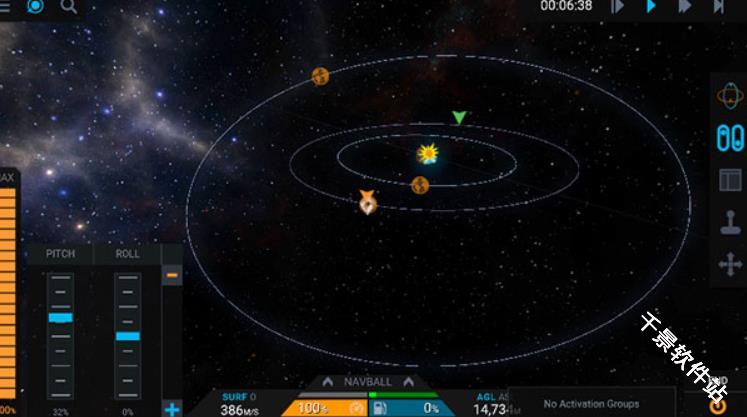The image size is (747, 417).
Task: Open the joystick controls icon
Action: (x=730, y=223)
